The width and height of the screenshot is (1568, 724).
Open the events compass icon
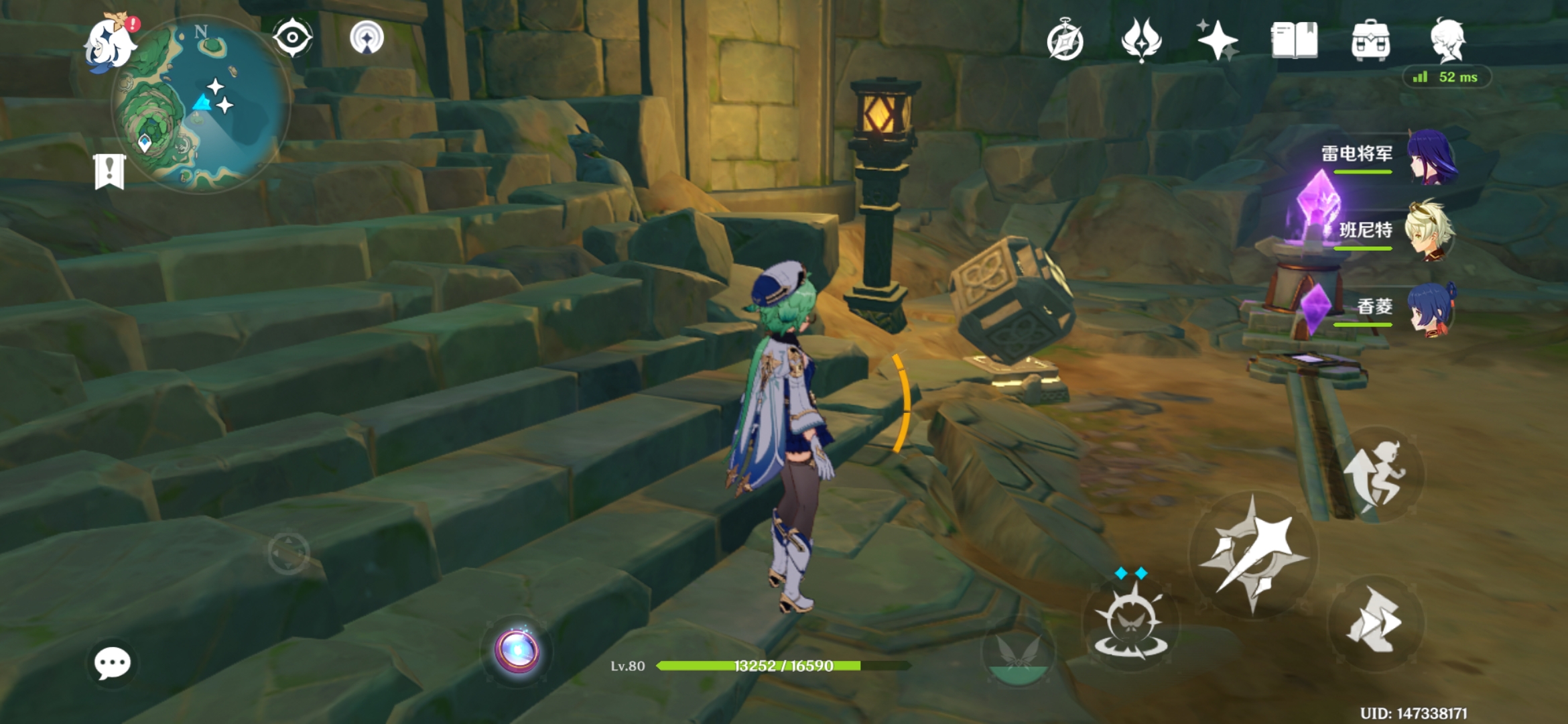[1065, 40]
